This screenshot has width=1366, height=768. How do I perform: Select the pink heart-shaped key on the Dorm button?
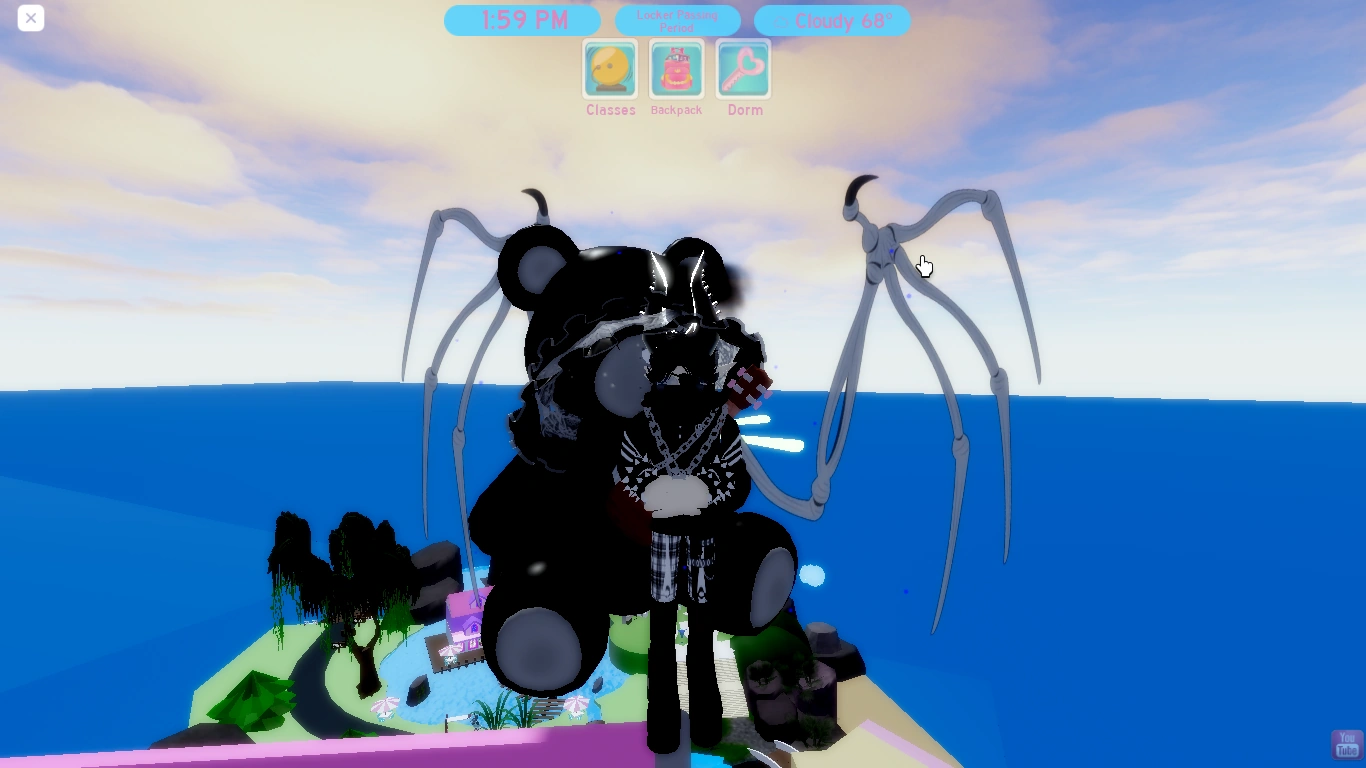point(743,68)
